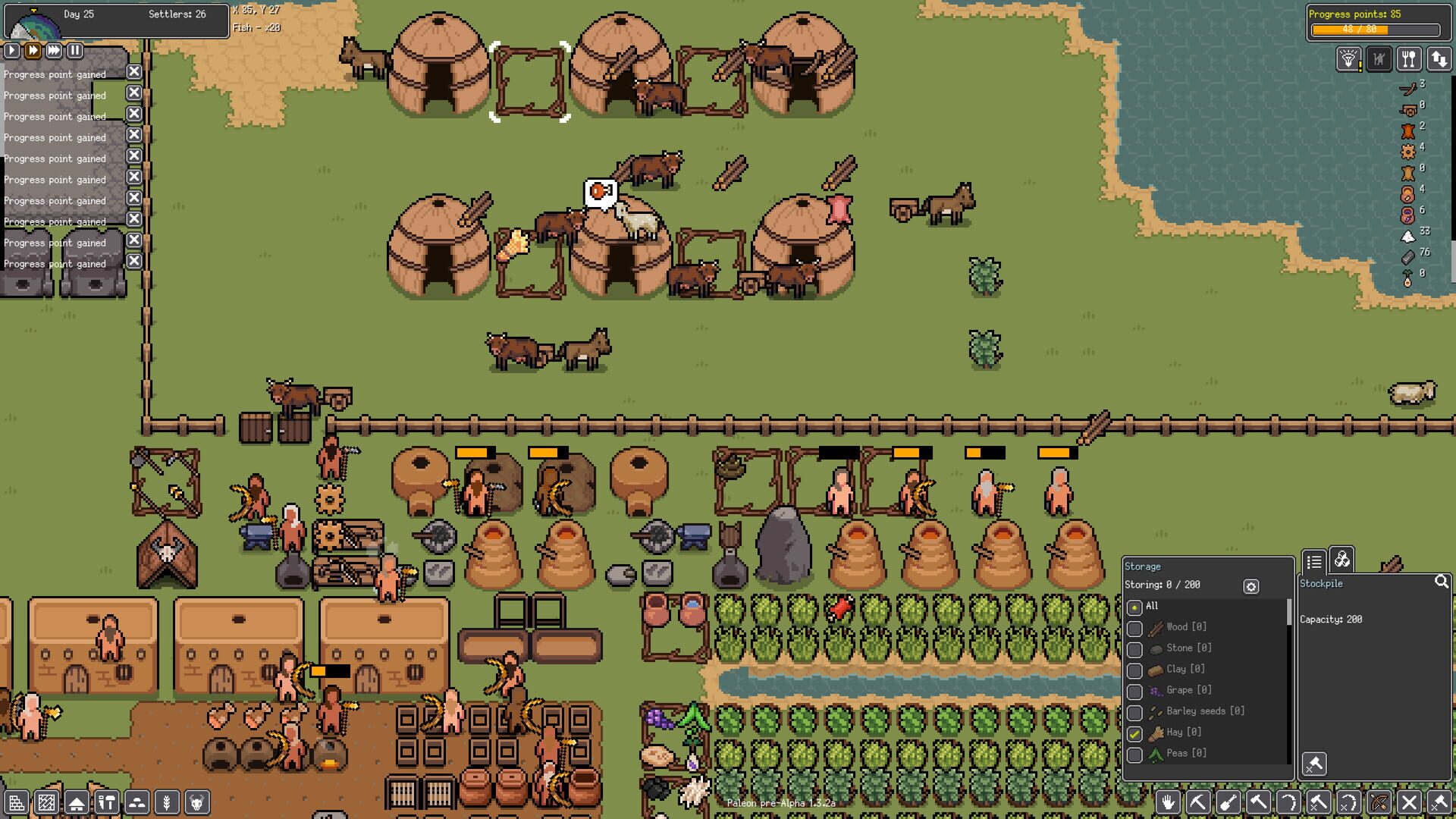
Task: Enable the Wood filter in Storage
Action: [1135, 627]
